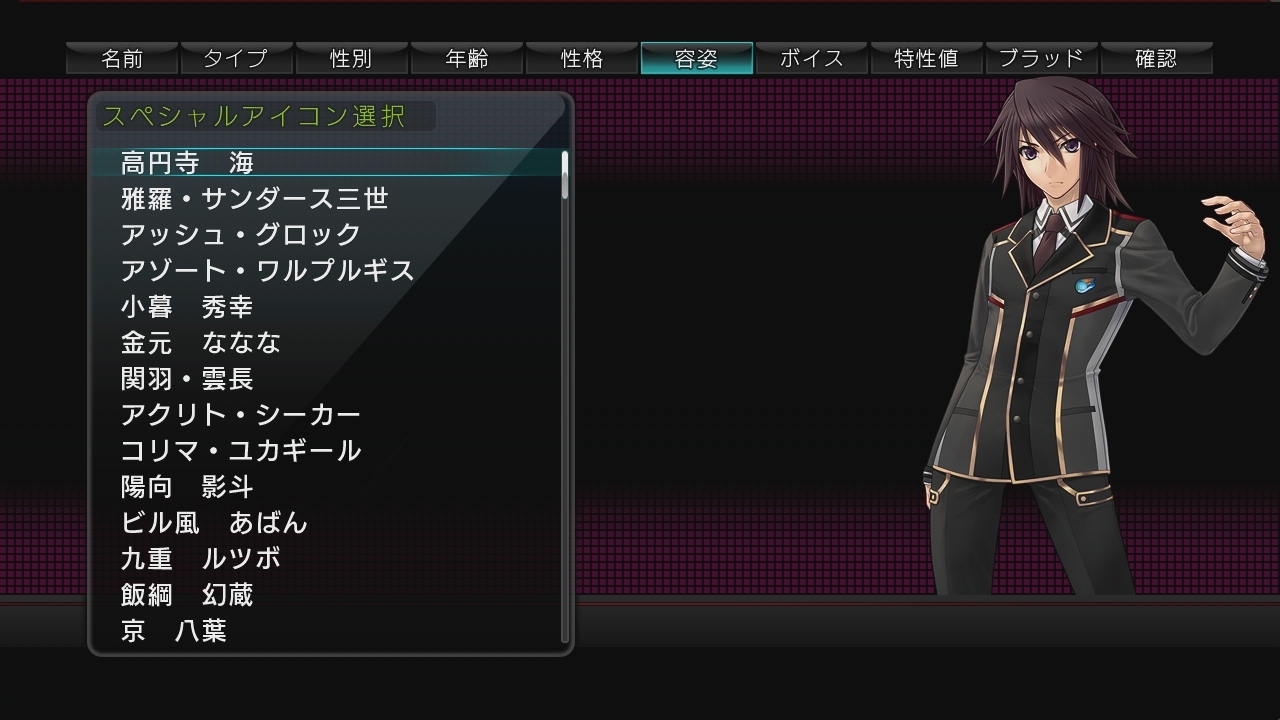Open the ボイス tab
1280x720 pixels.
coord(811,58)
